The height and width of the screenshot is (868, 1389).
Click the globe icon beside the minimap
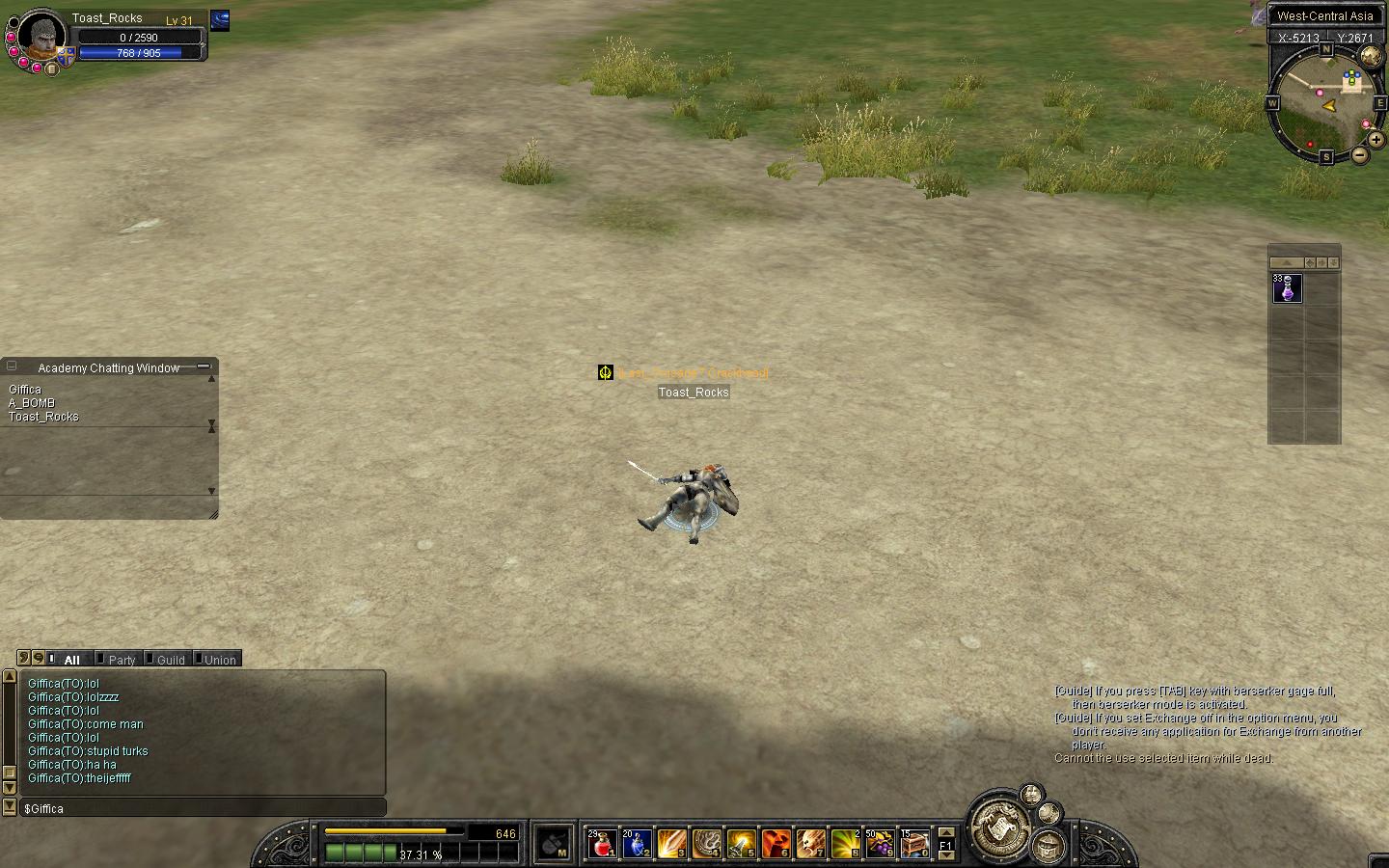tap(1372, 53)
